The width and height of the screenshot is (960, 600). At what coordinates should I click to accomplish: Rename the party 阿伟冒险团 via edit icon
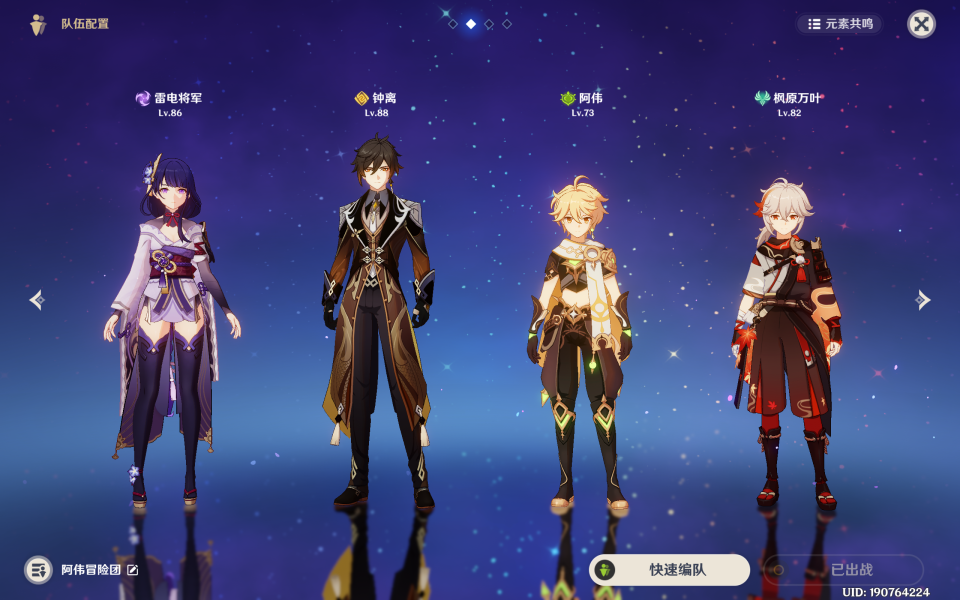[133, 570]
